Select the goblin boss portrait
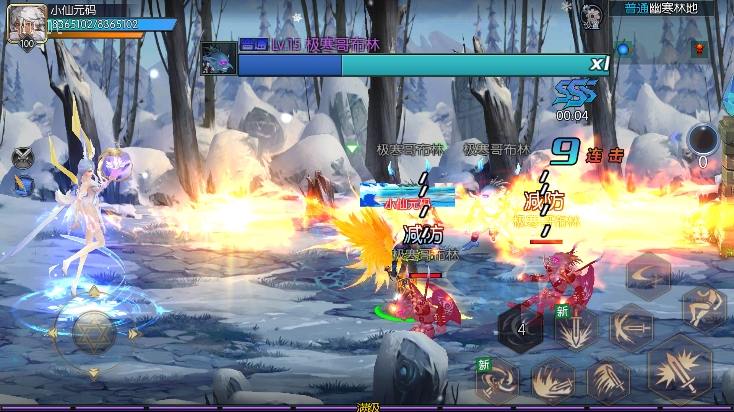734x412 pixels. 219,58
